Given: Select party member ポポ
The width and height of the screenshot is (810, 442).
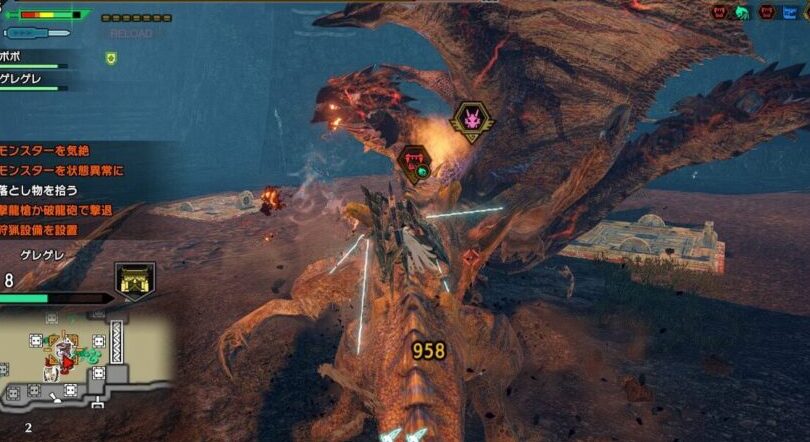Looking at the screenshot, I should tap(14, 58).
